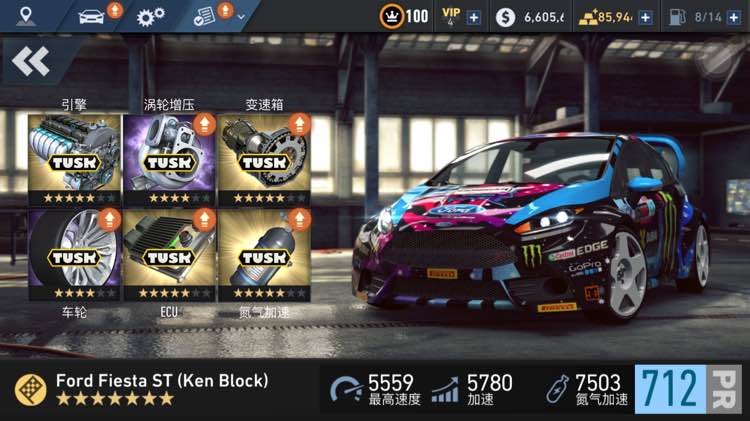Open the map location tab
The width and height of the screenshot is (750, 421).
click(25, 16)
